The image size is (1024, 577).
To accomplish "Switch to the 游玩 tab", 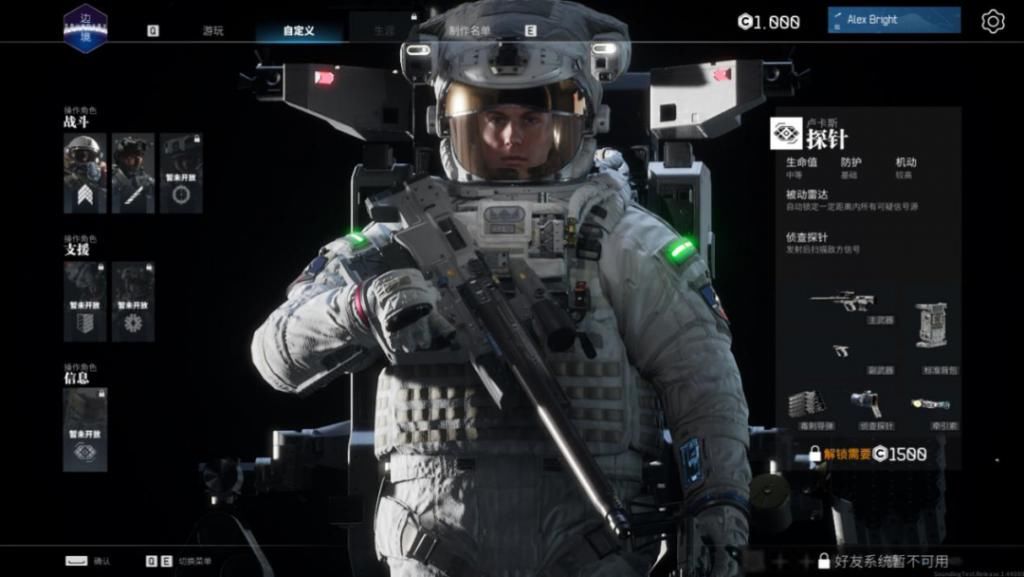I will pos(212,30).
